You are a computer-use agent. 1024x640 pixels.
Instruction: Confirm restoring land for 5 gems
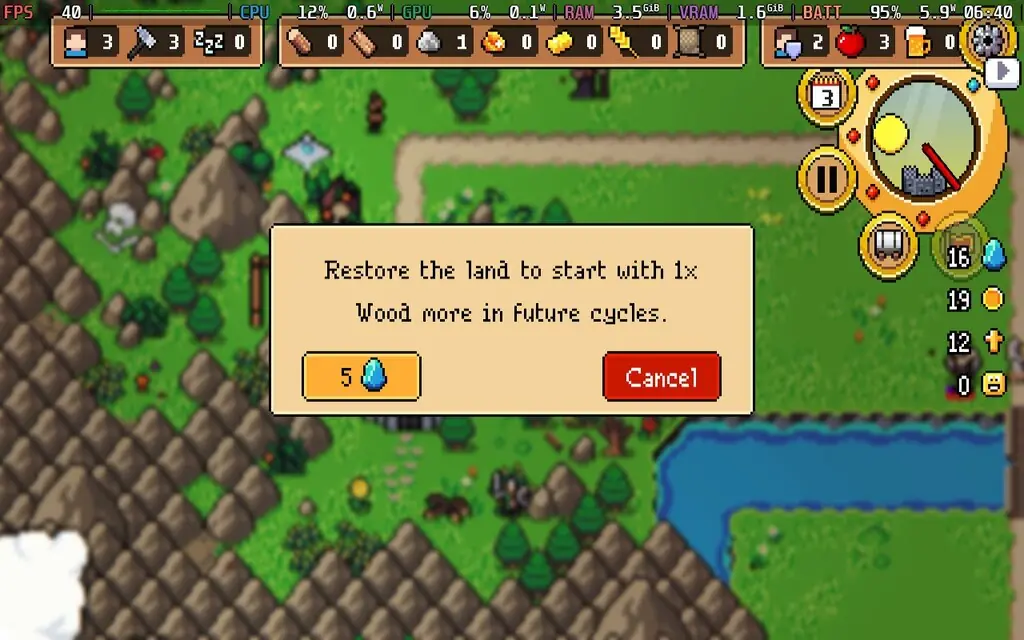361,377
